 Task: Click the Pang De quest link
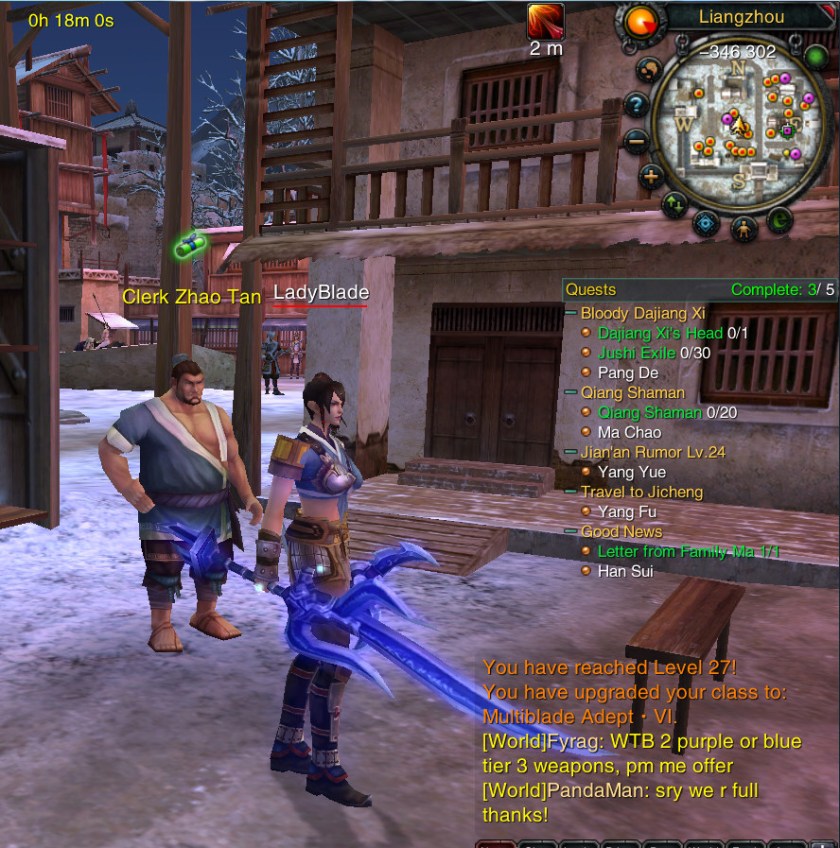point(627,373)
